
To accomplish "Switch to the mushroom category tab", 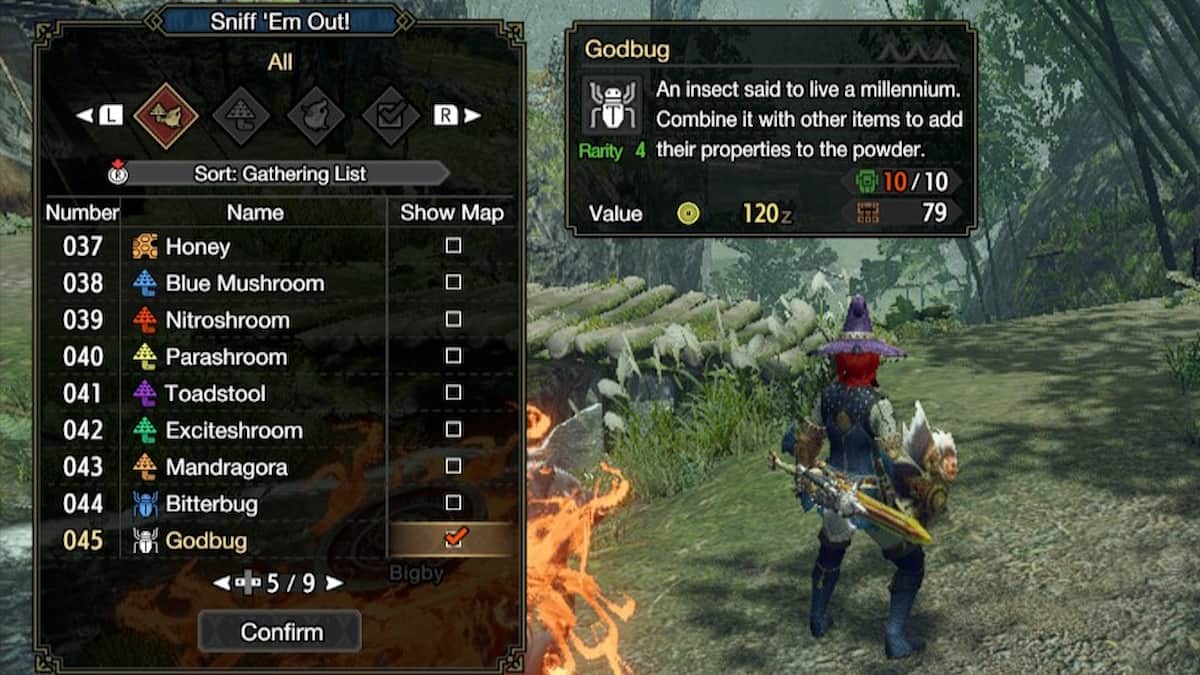I will 241,116.
